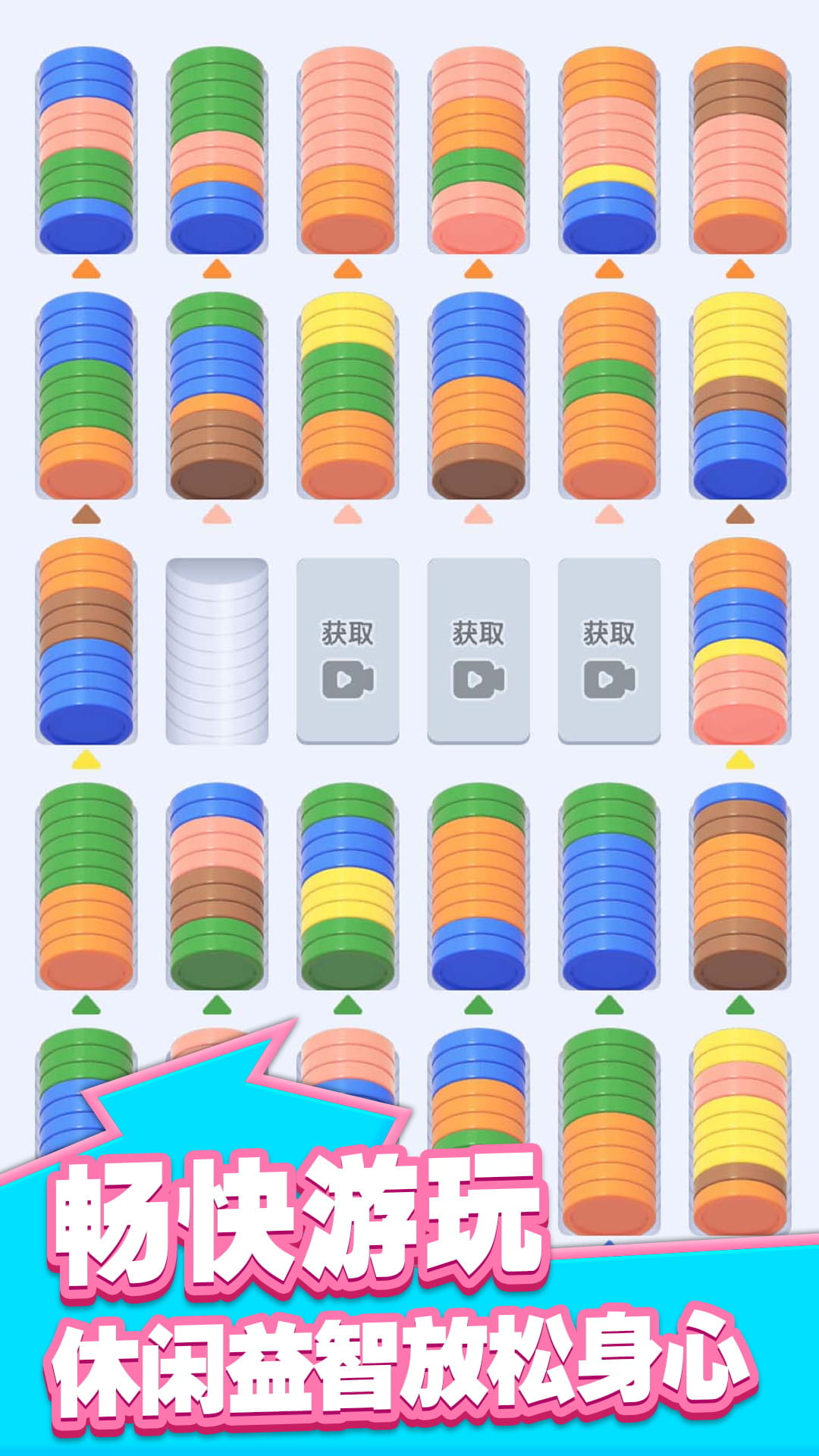819x1456 pixels.
Task: Select the blue, brown, orange, brown stack
Action: click(x=739, y=887)
